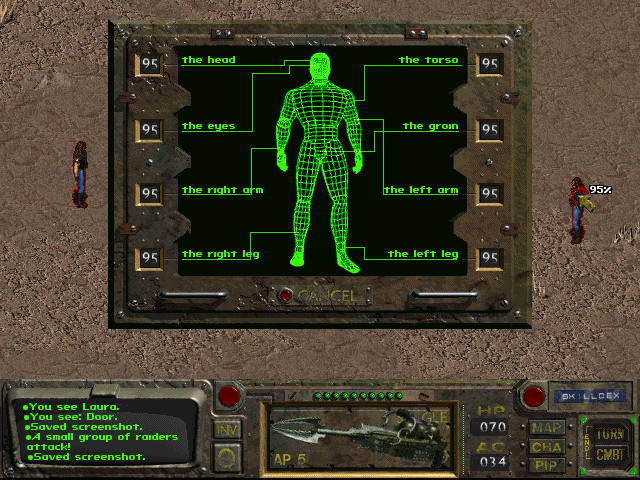Open the PIP-Boy

[547, 464]
